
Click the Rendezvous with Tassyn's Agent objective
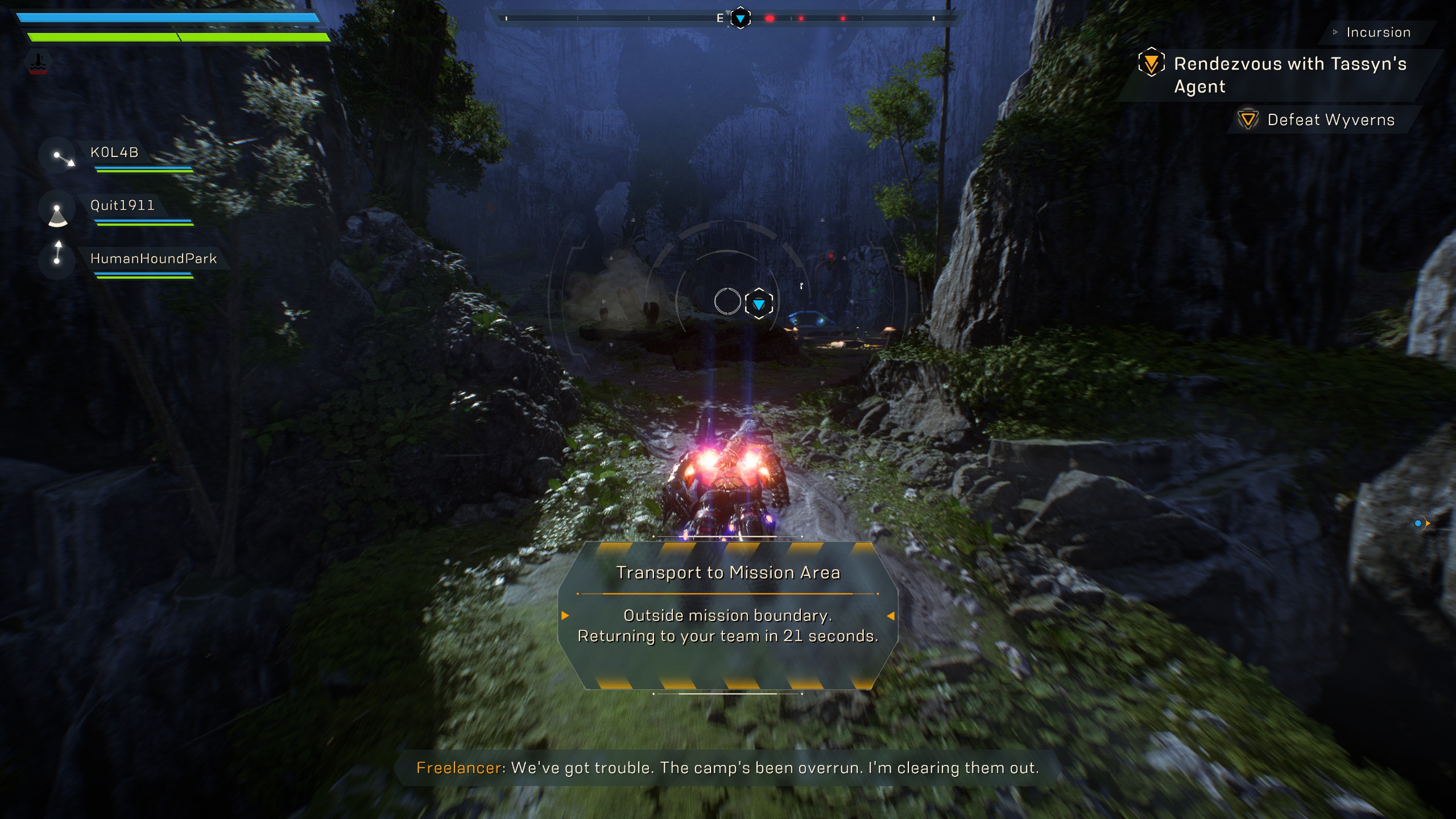point(1289,75)
